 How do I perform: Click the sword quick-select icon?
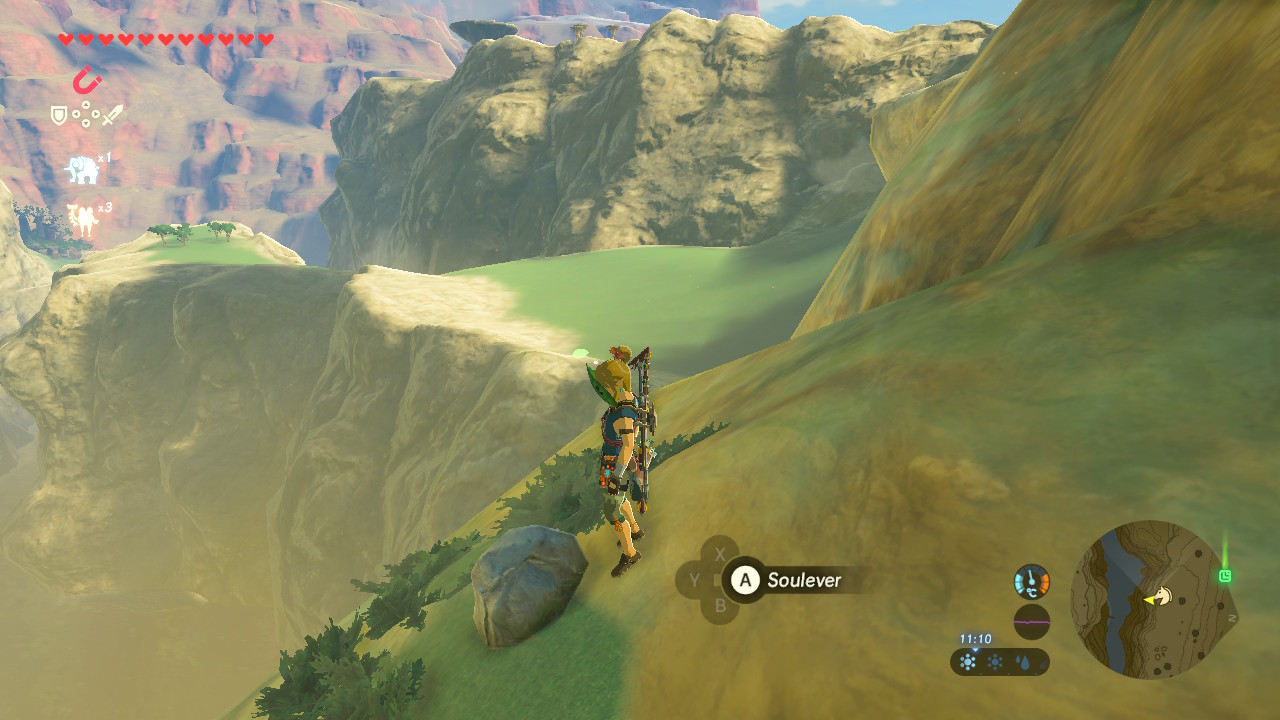pos(112,115)
